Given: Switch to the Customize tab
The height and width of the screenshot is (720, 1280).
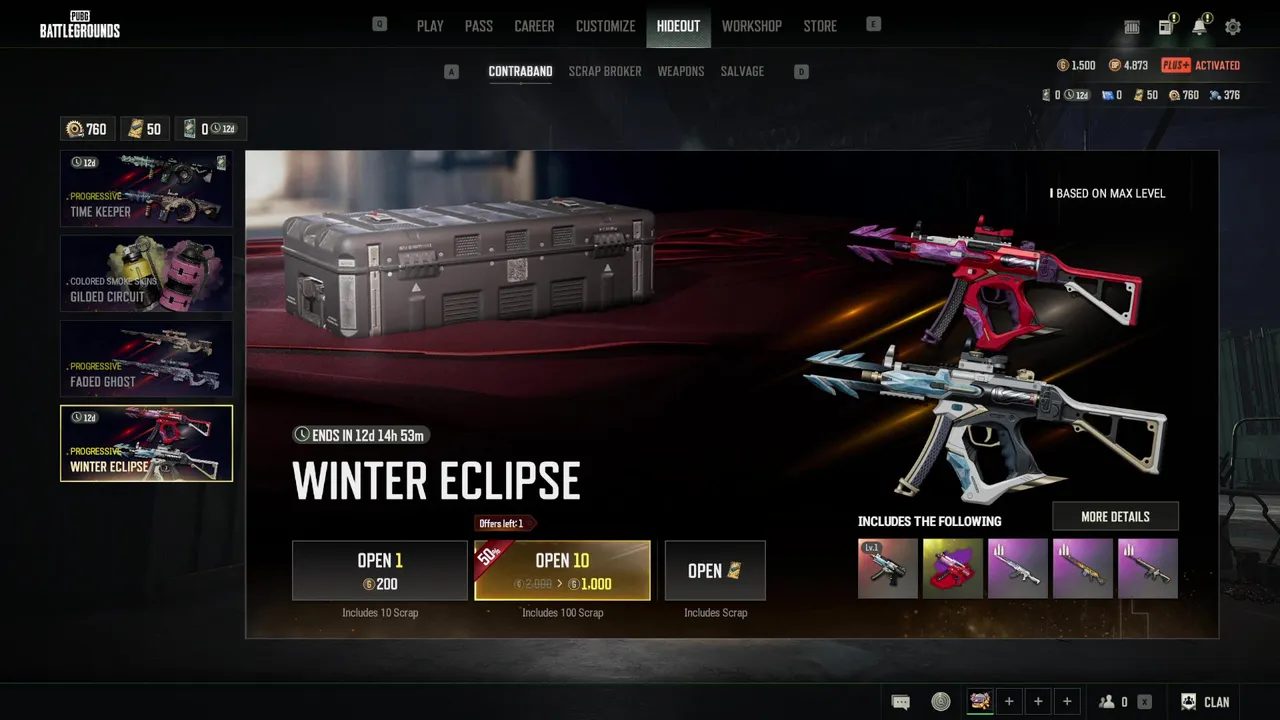Looking at the screenshot, I should tap(605, 26).
